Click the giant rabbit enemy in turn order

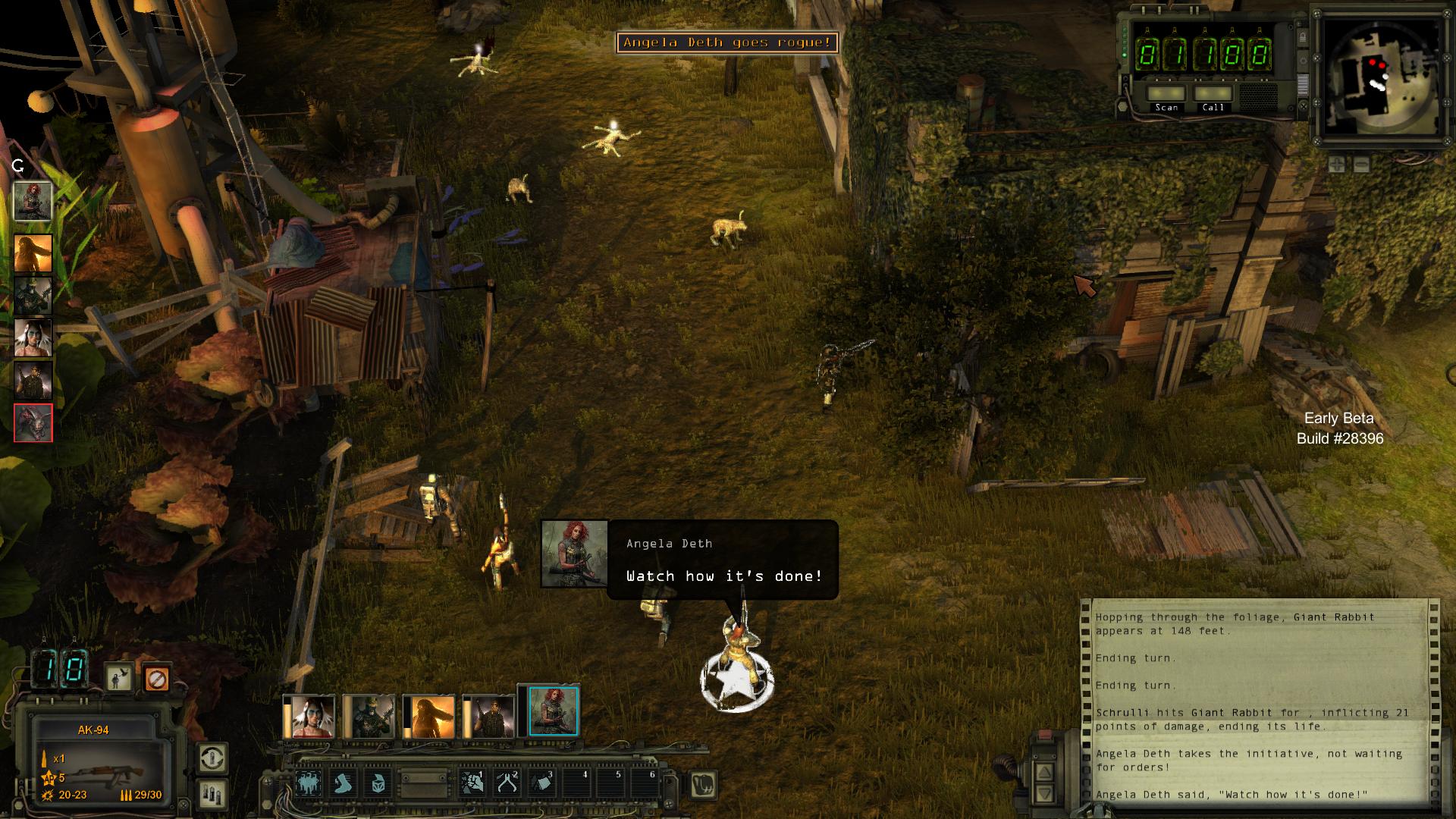tap(33, 422)
